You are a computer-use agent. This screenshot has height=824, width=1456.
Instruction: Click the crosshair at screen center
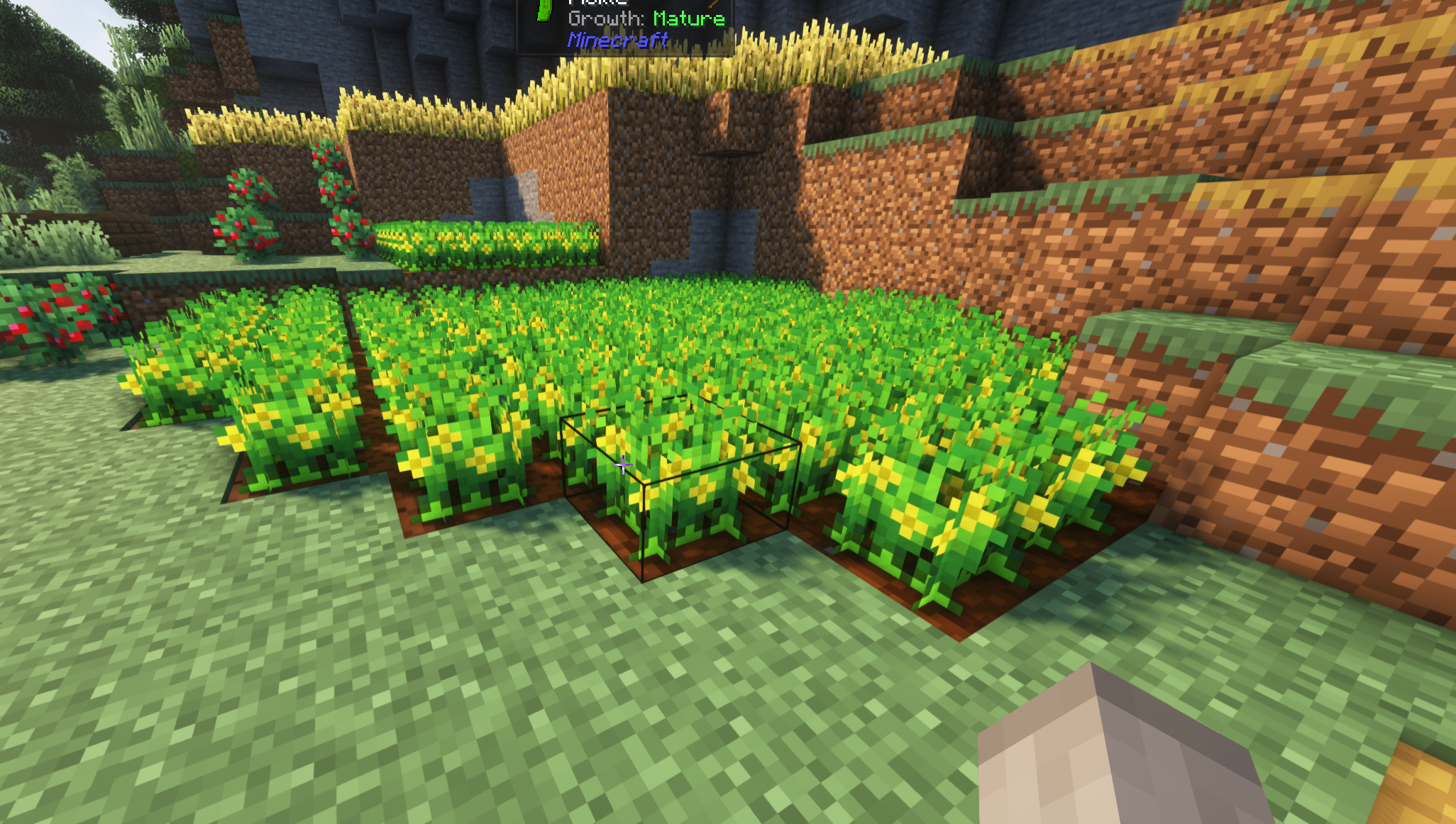point(622,464)
